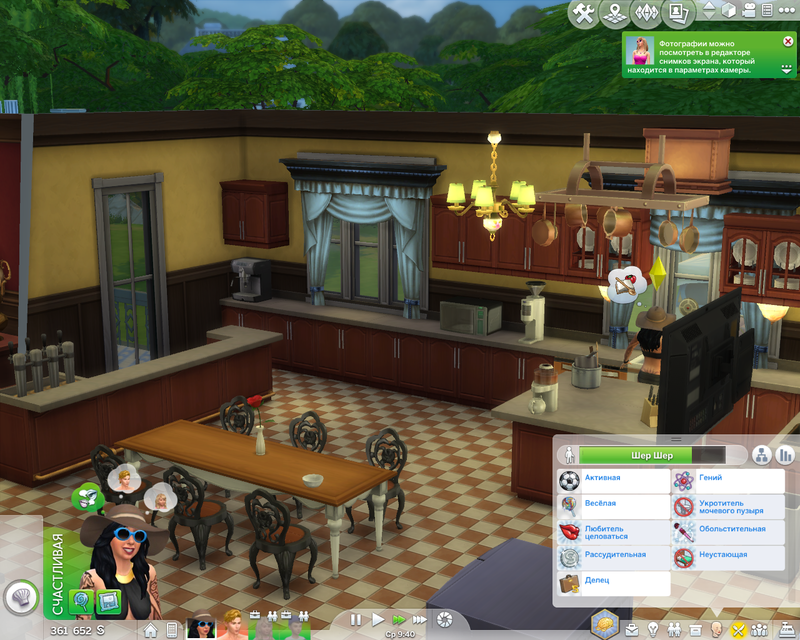
Task: Select the blond male Sim portrait
Action: (233, 627)
